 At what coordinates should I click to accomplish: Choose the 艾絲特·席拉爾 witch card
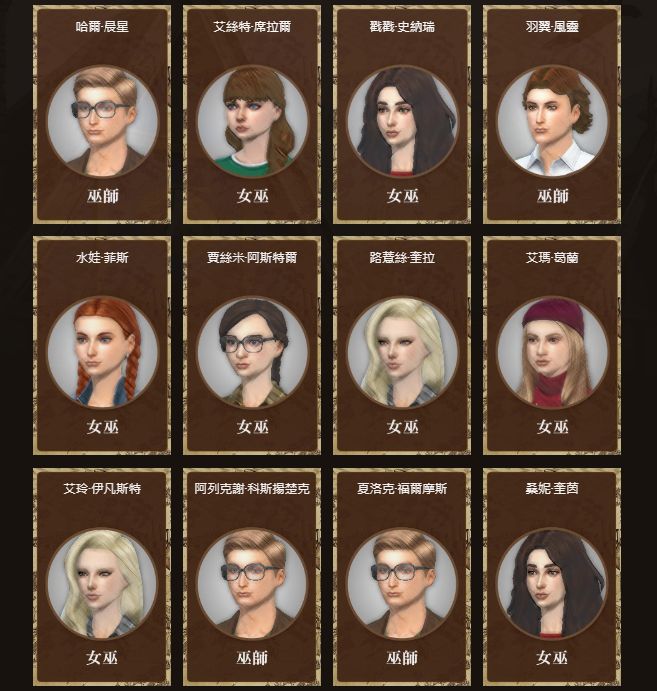tap(252, 114)
